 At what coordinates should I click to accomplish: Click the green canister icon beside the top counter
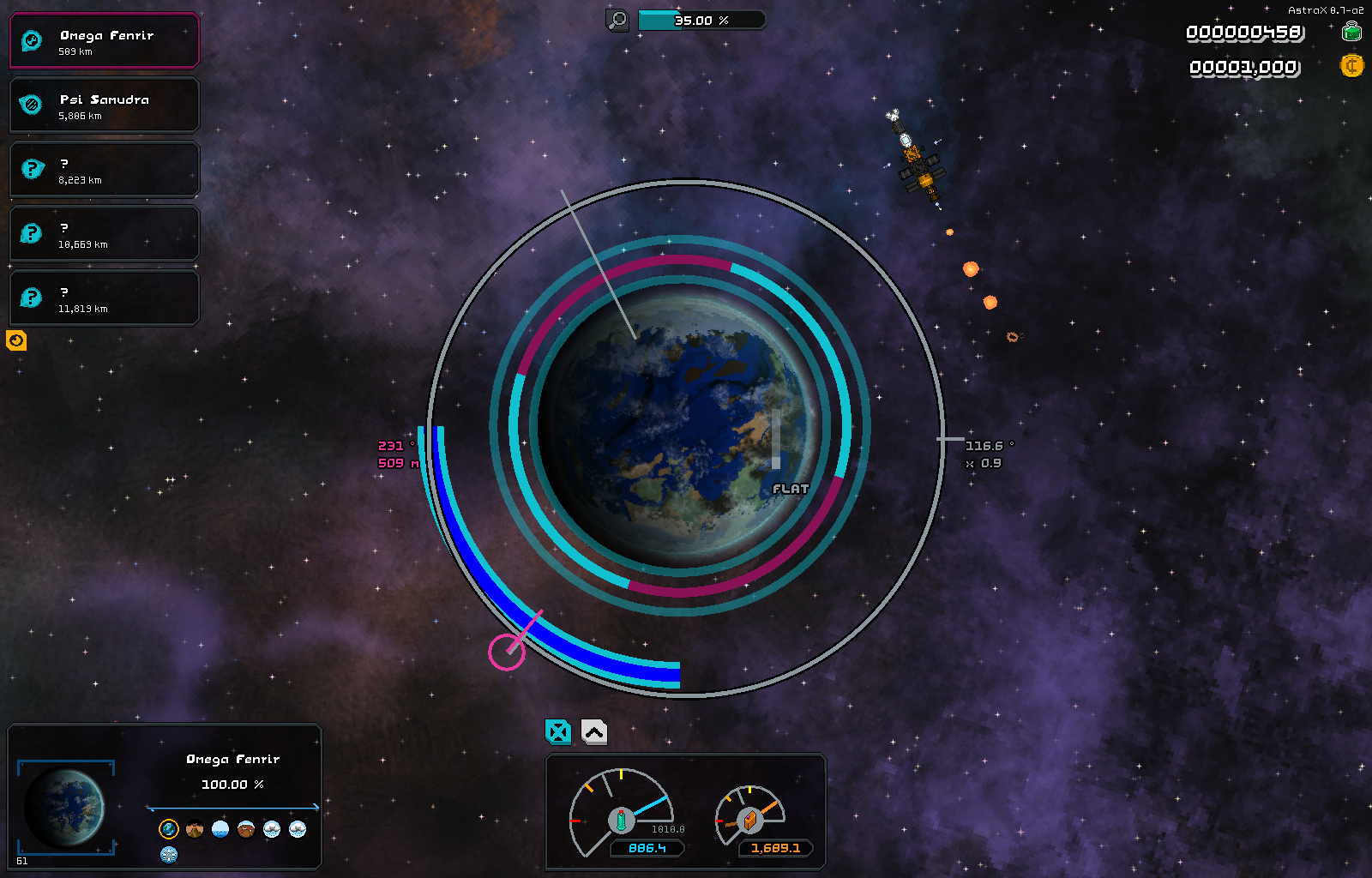coord(1351,33)
